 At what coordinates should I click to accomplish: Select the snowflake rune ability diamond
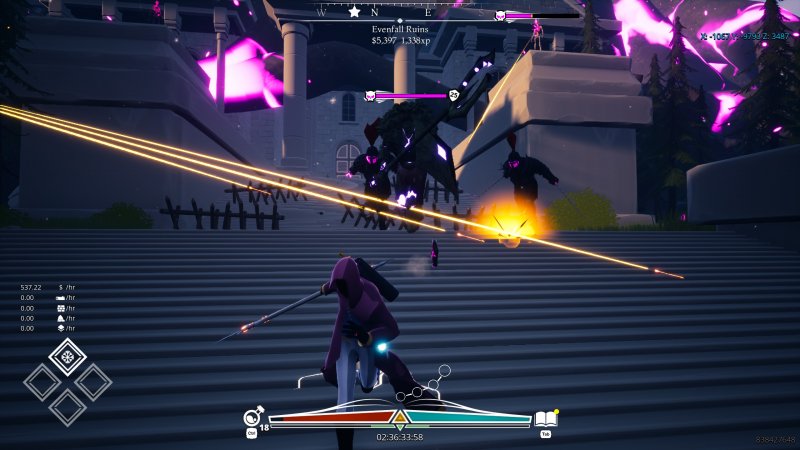pyautogui.click(x=67, y=356)
